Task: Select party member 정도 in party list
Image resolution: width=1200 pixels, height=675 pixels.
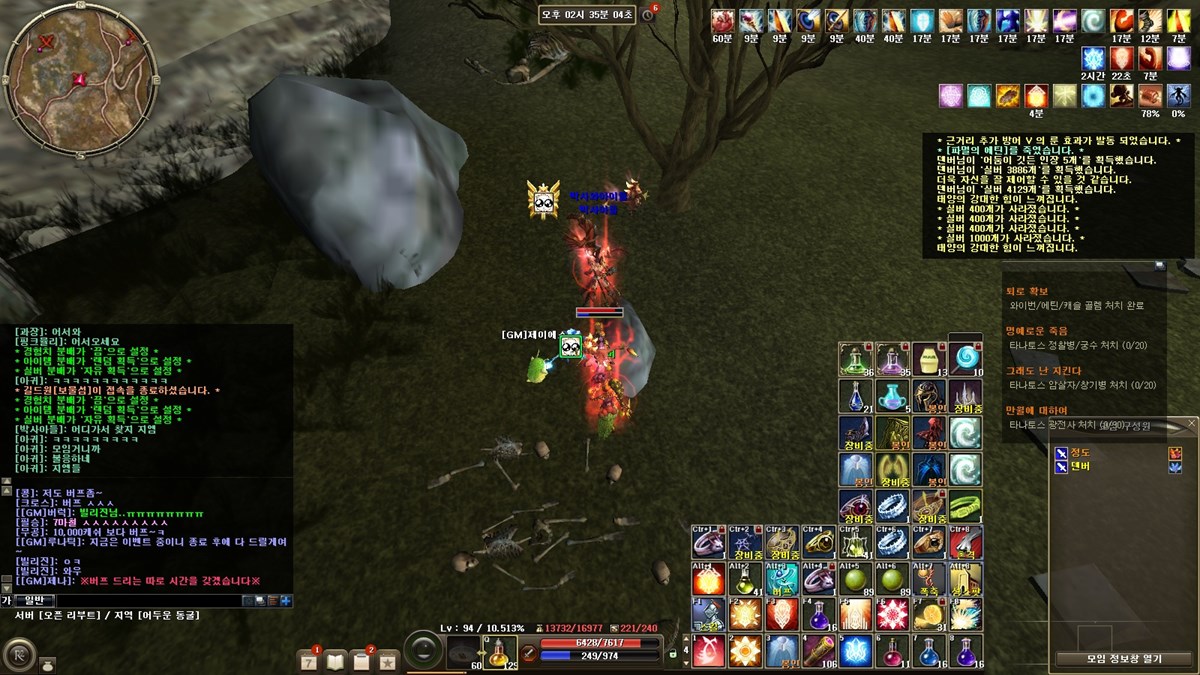Action: pyautogui.click(x=1081, y=452)
